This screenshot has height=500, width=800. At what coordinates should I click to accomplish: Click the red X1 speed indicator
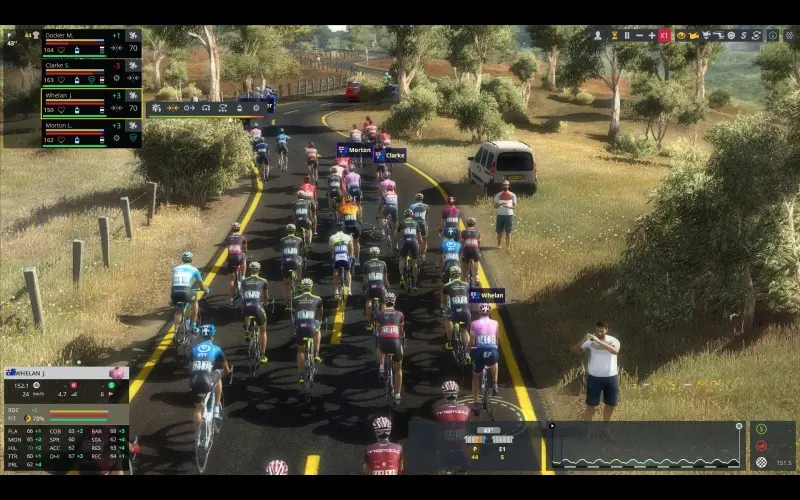[x=664, y=35]
